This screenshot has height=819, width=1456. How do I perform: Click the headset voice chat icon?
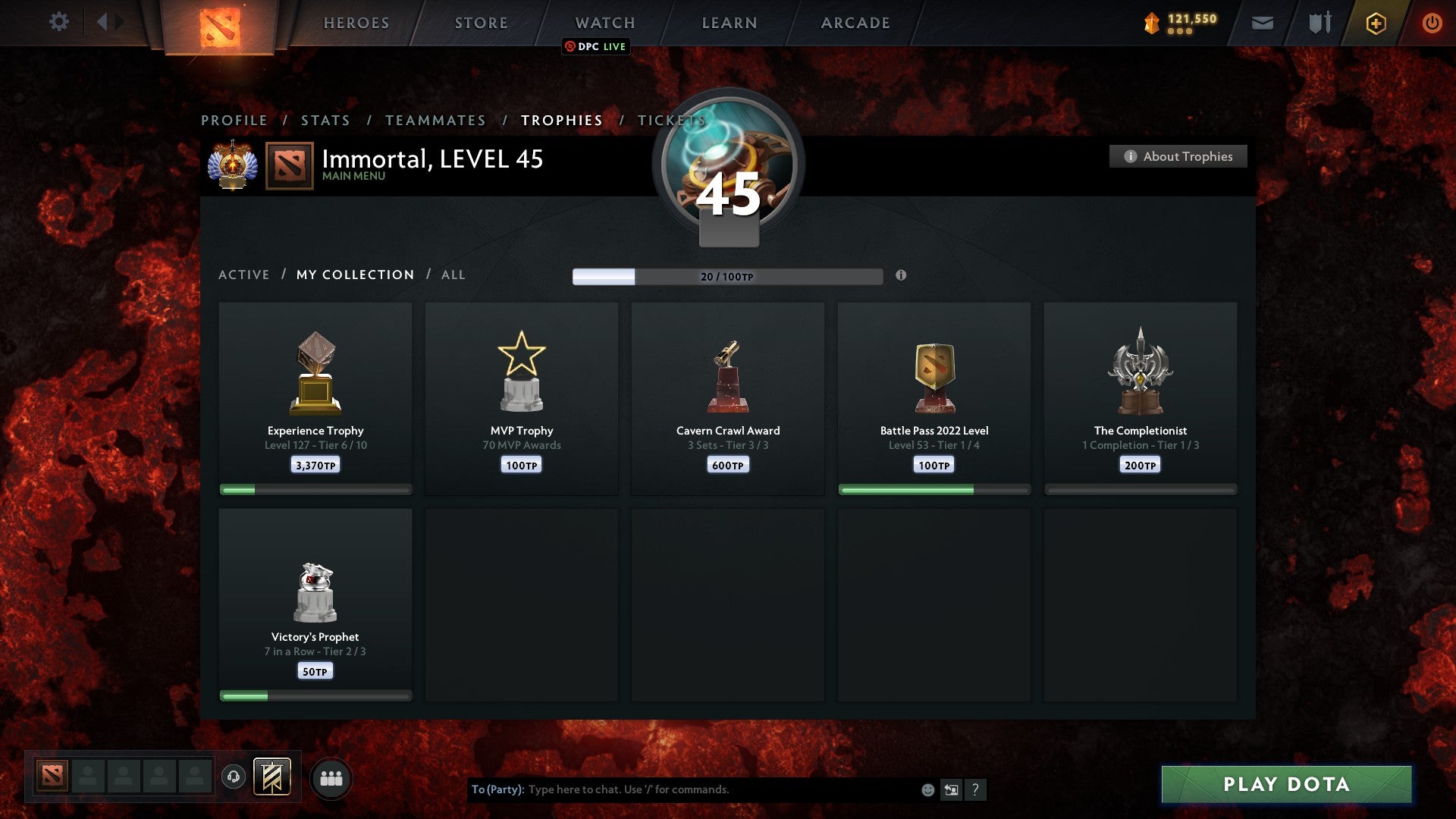tap(233, 777)
